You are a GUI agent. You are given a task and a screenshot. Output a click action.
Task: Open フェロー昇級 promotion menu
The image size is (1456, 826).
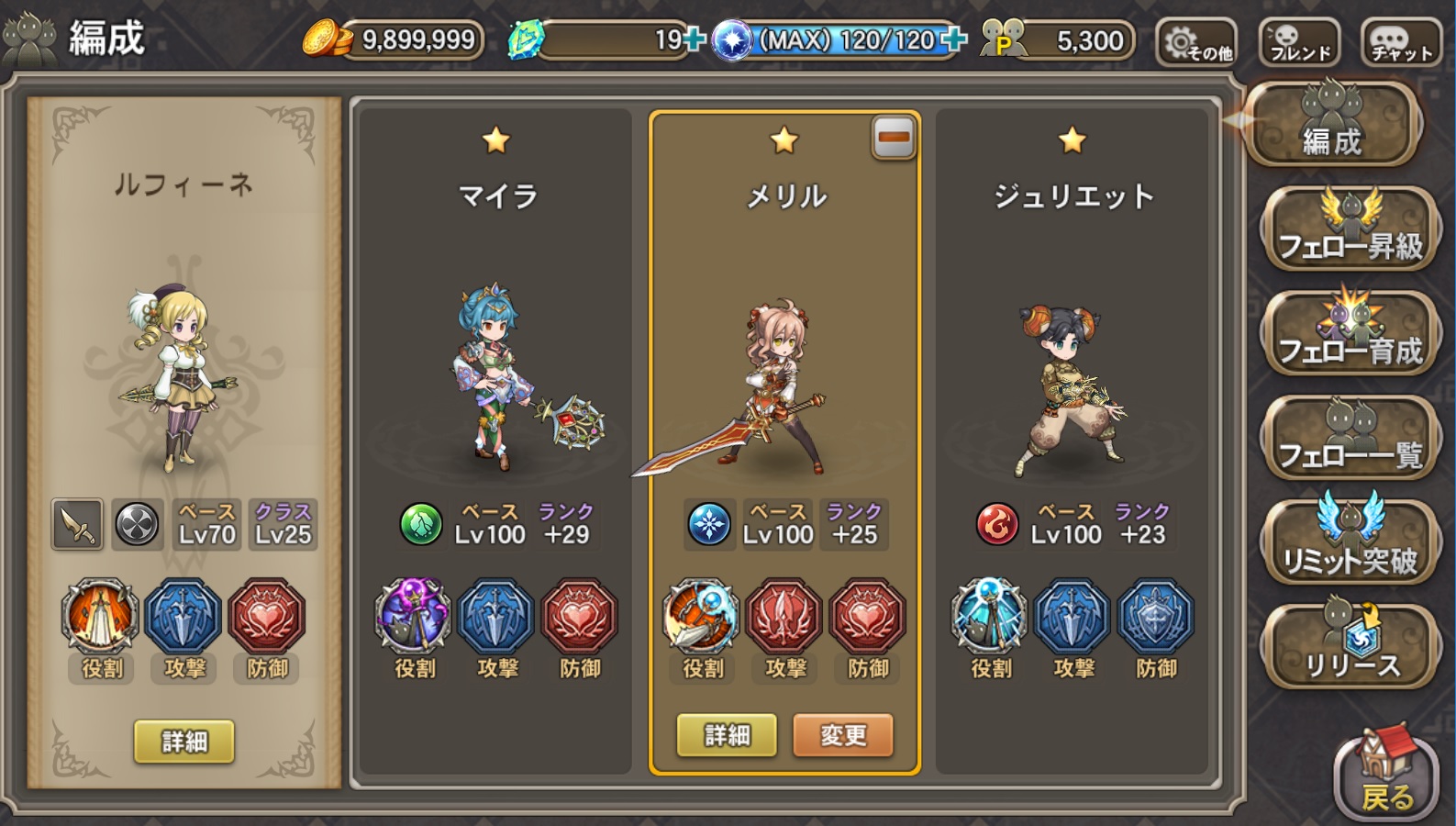(x=1350, y=229)
